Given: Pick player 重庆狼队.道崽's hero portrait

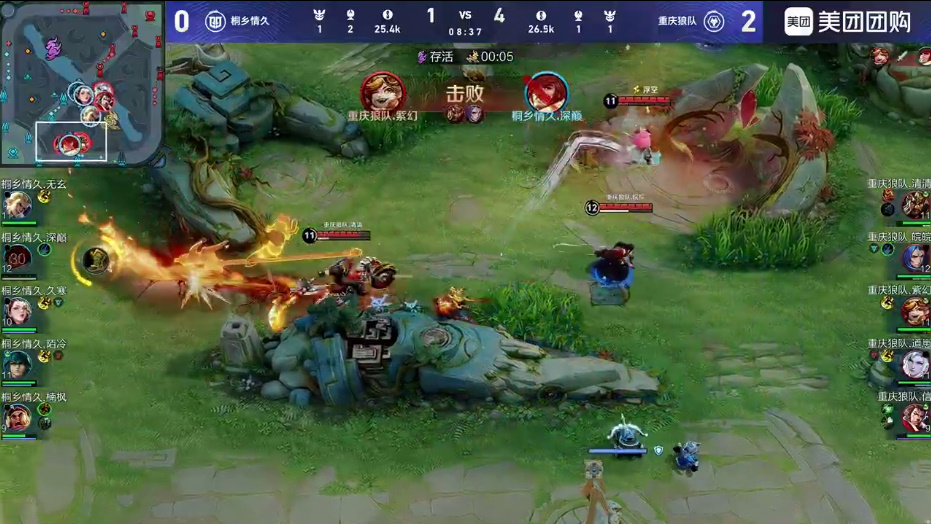Looking at the screenshot, I should click(x=914, y=365).
